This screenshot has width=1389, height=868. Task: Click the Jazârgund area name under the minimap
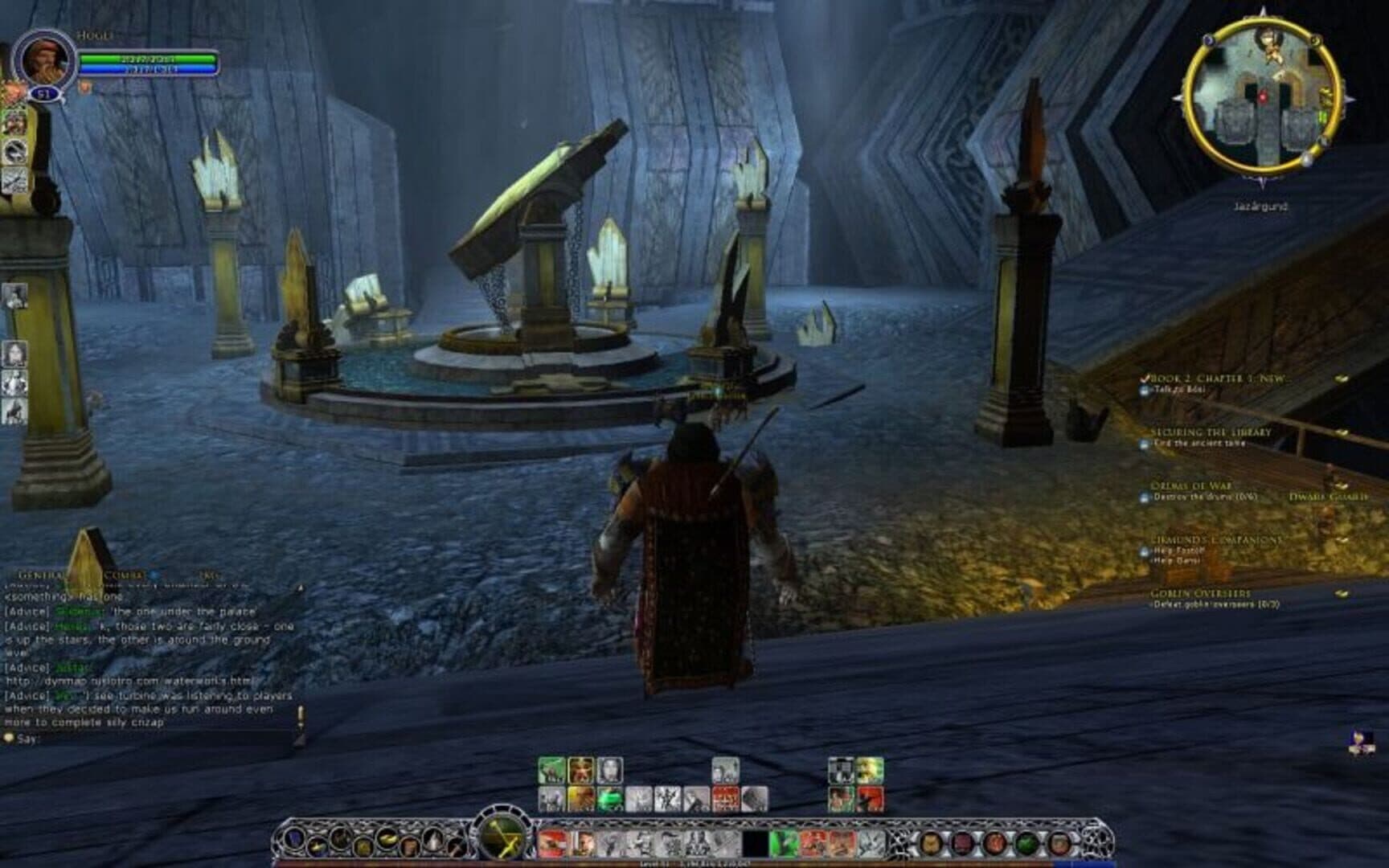point(1260,207)
